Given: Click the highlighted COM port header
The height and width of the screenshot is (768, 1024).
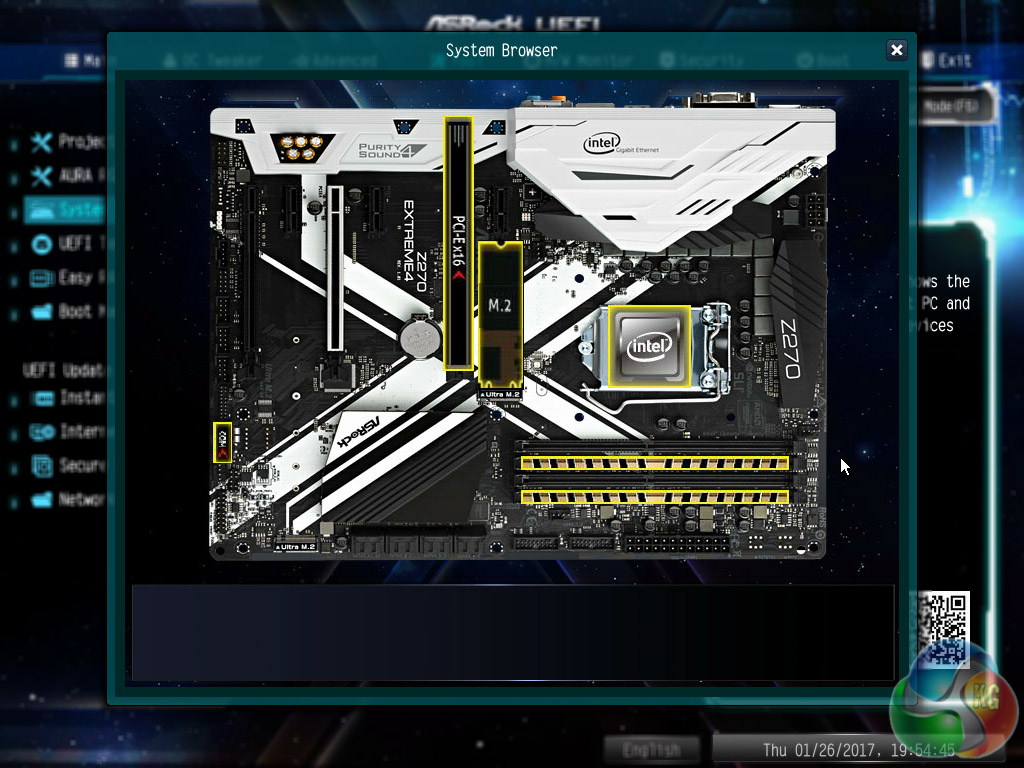Looking at the screenshot, I should pos(223,442).
